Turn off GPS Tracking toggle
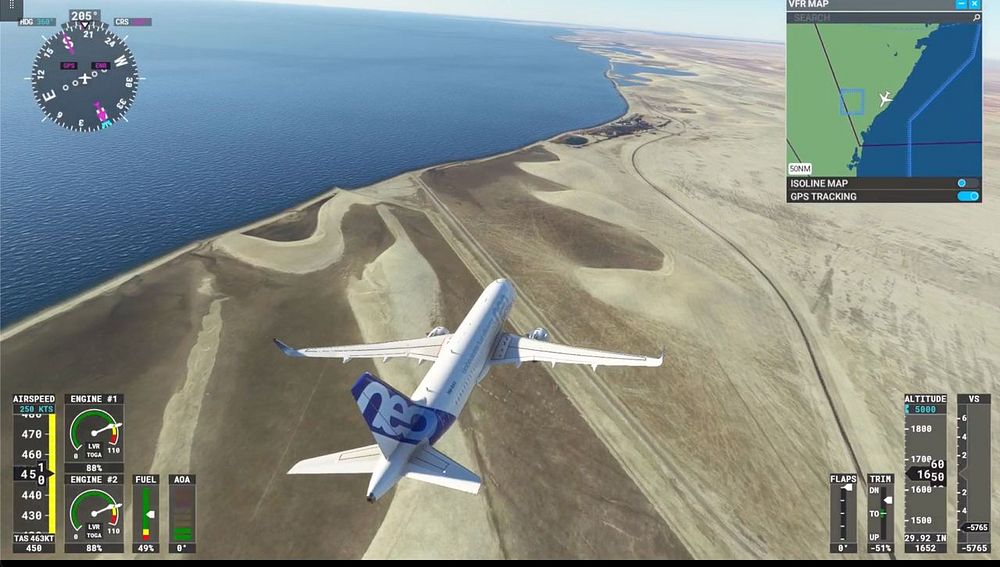The image size is (1000, 567). tap(967, 196)
